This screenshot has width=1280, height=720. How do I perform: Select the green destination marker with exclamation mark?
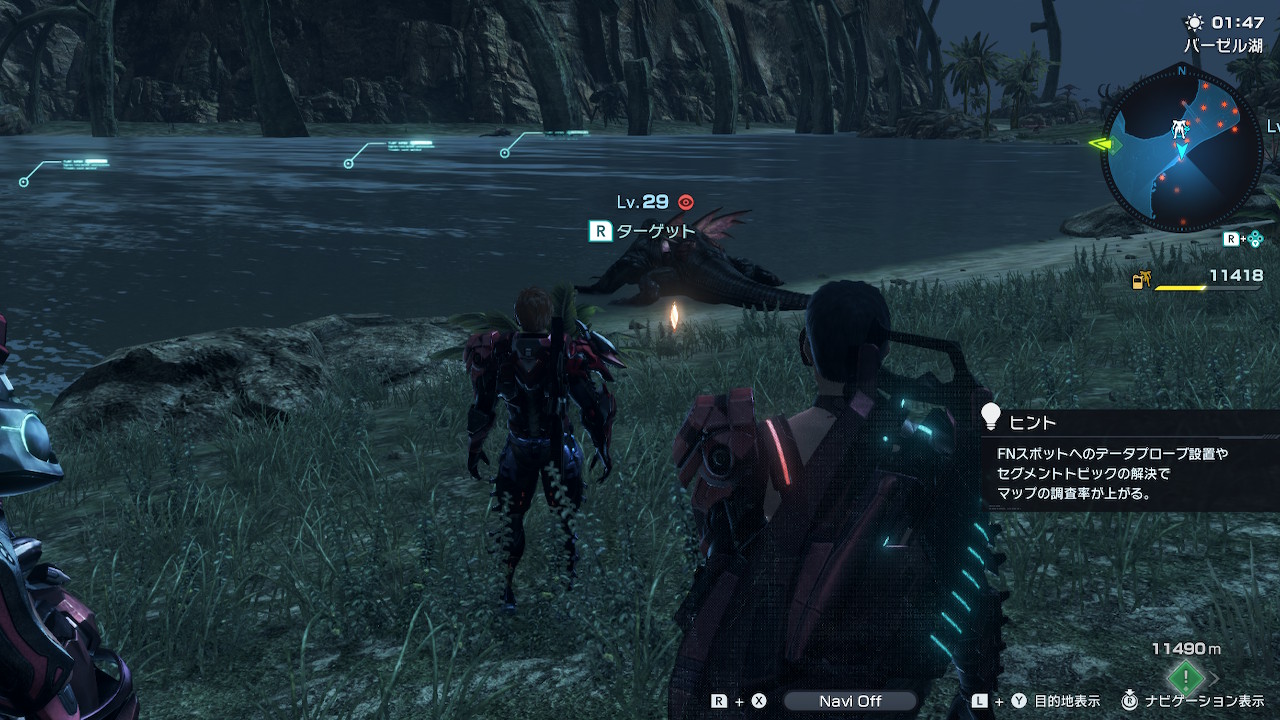pyautogui.click(x=1186, y=677)
